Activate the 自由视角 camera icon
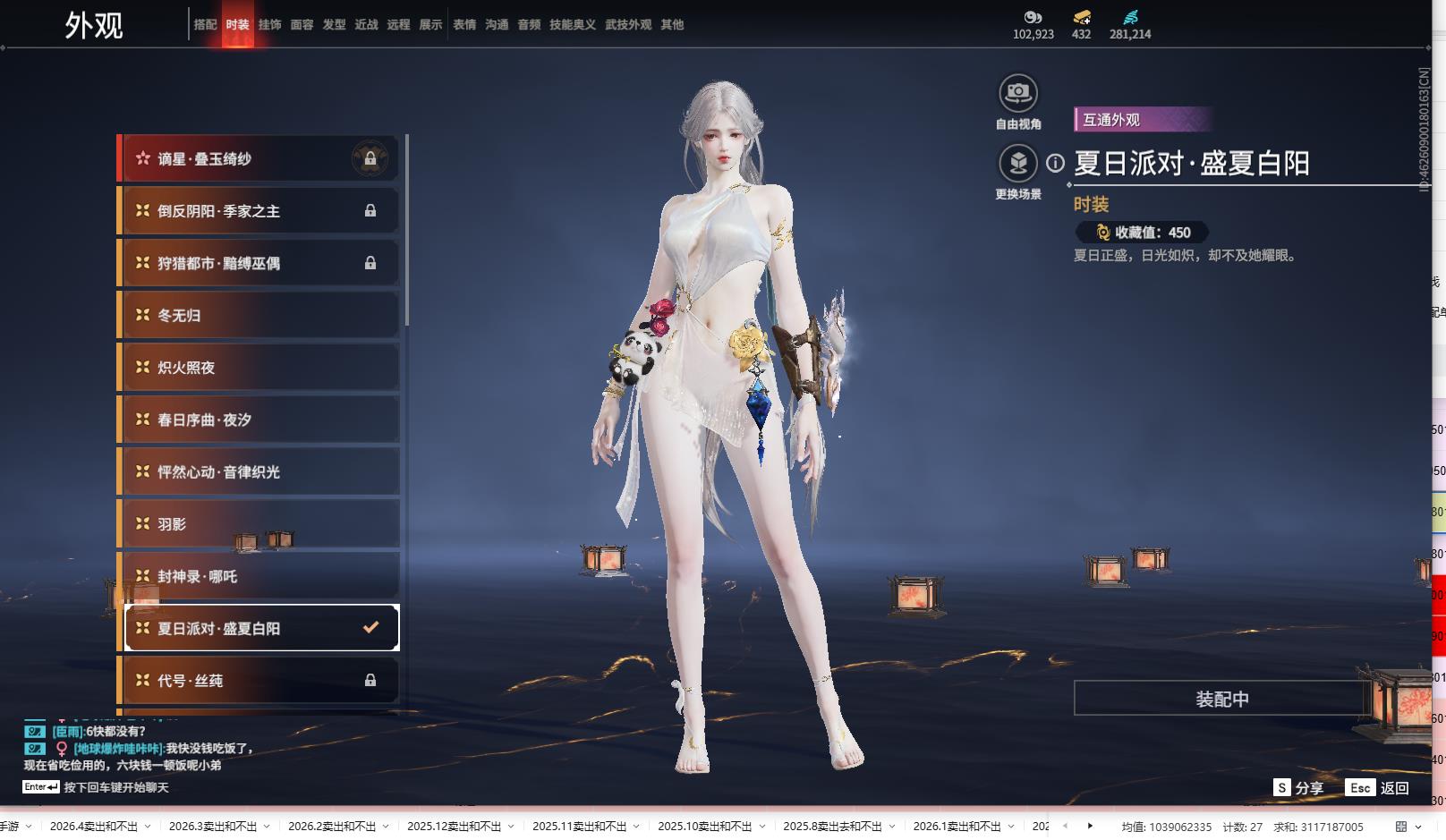Image resolution: width=1446 pixels, height=840 pixels. tap(1017, 93)
